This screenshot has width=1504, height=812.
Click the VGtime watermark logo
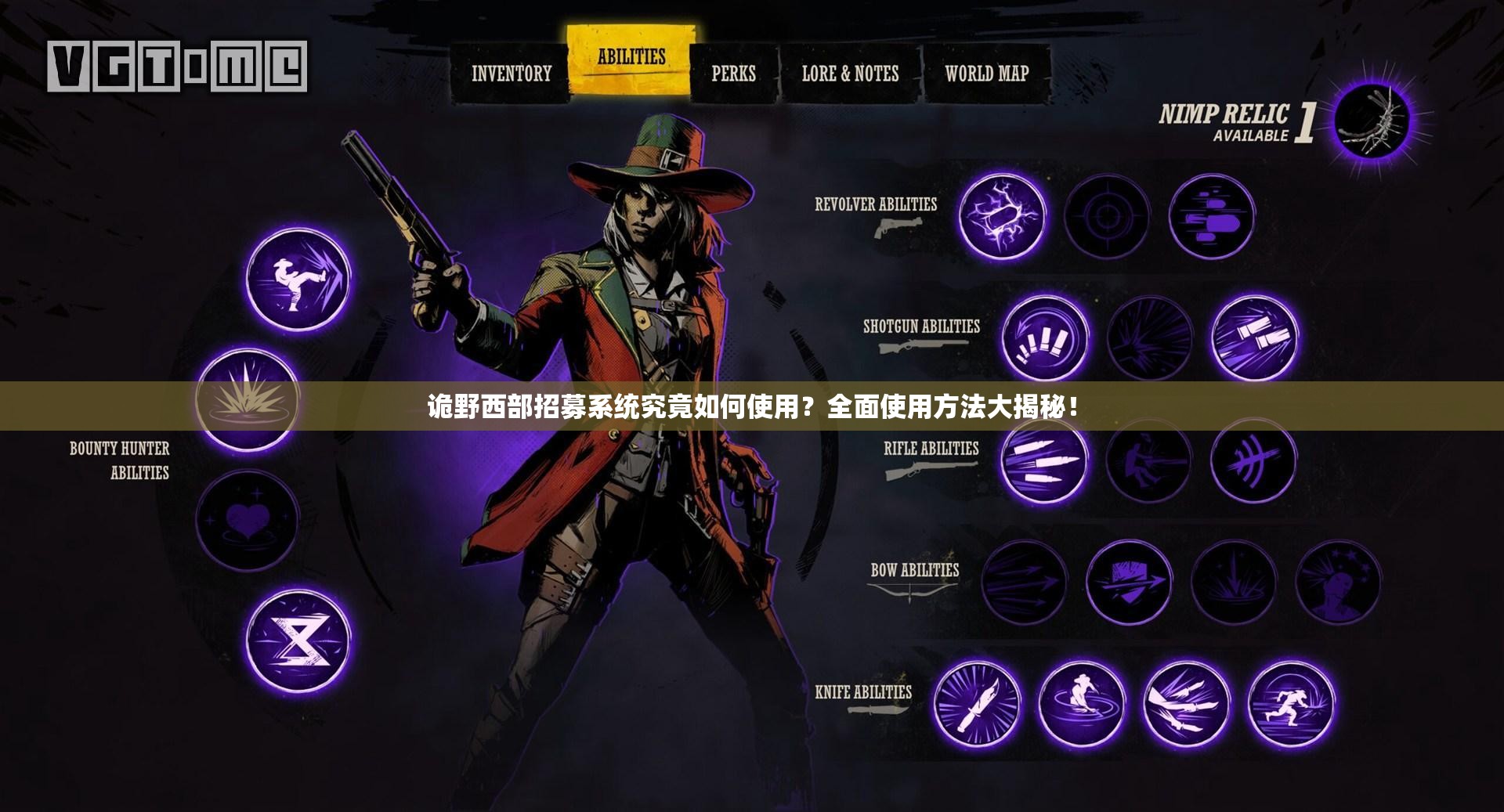point(177,67)
